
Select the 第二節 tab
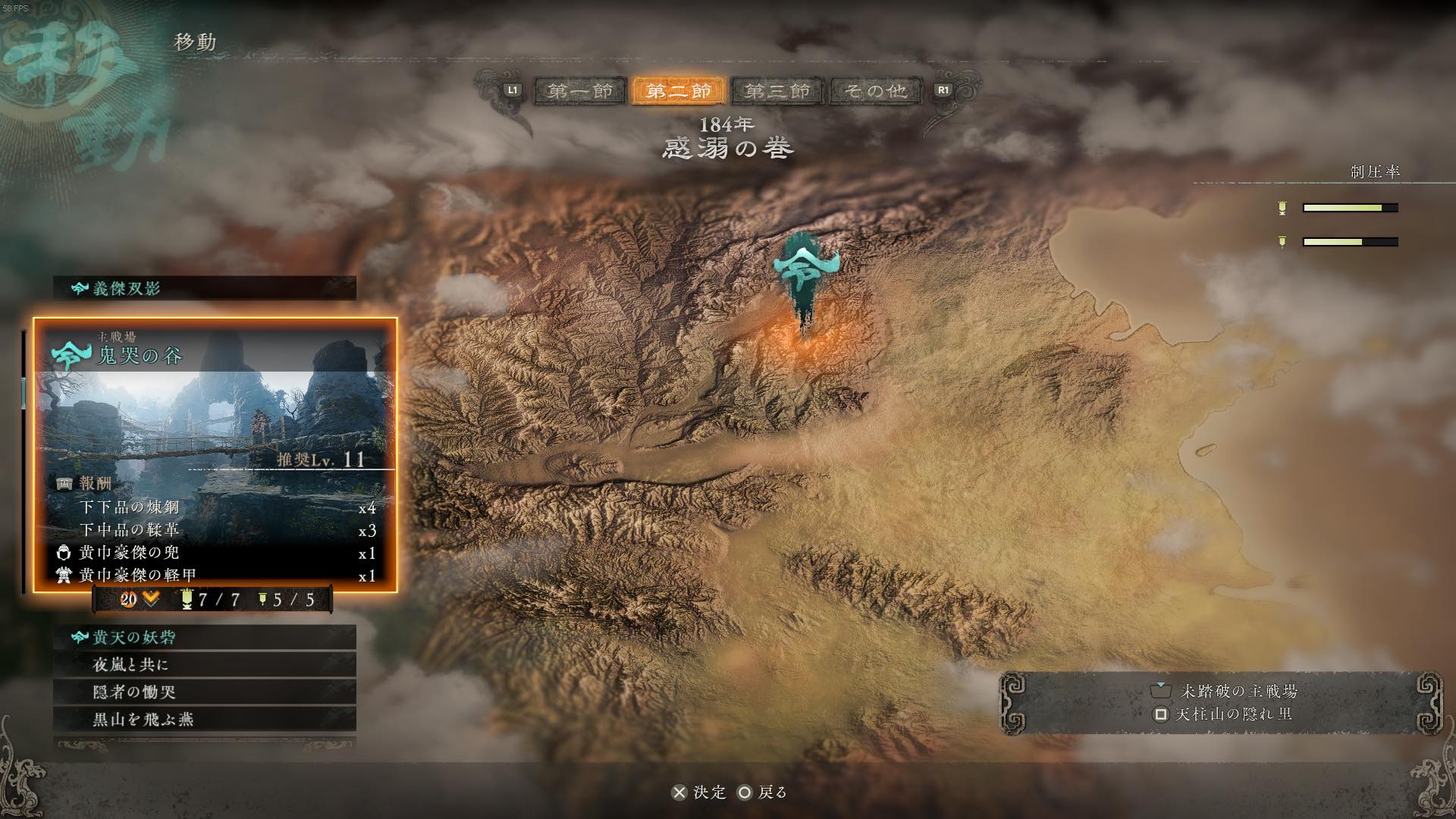point(679,91)
